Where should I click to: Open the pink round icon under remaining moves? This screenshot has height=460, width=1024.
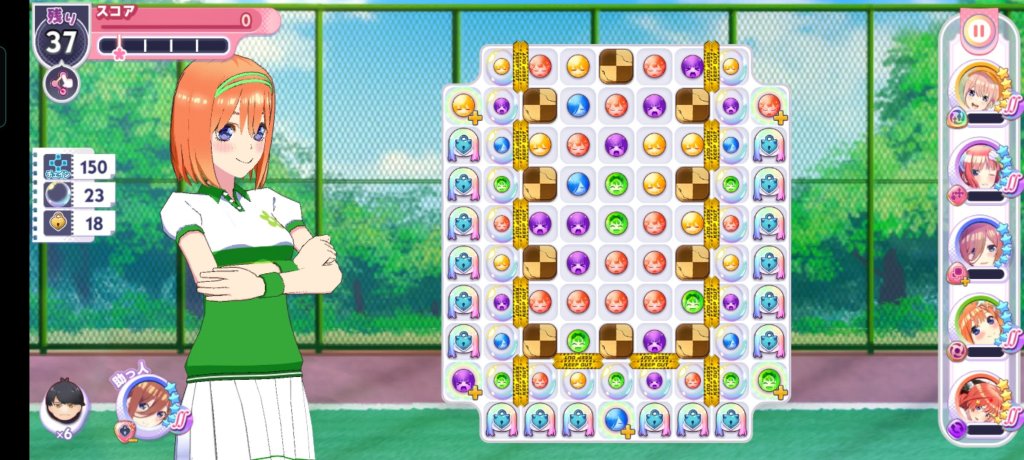coord(62,83)
